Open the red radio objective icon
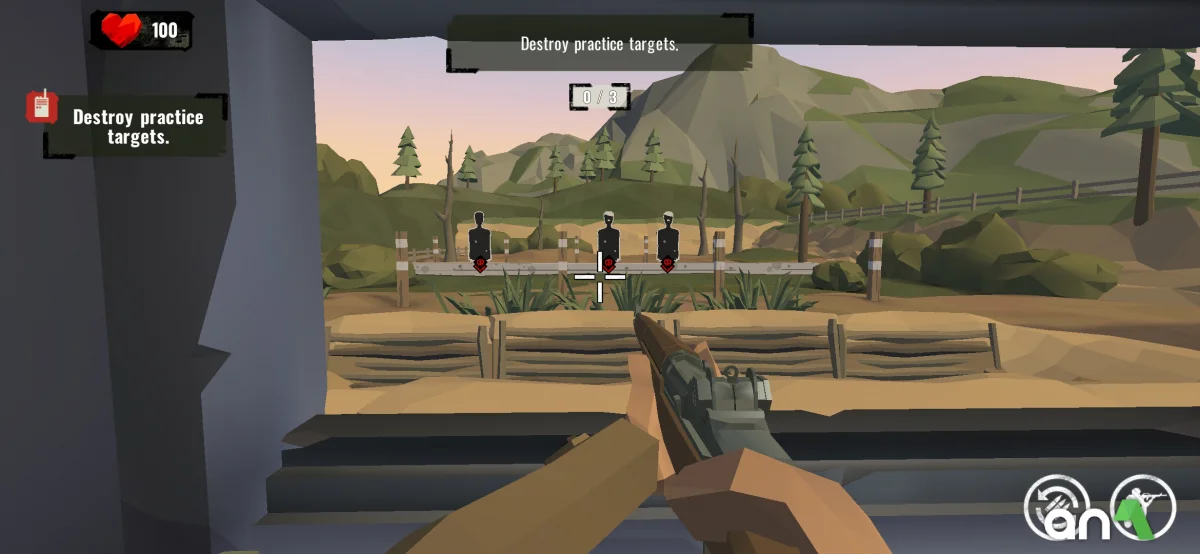1200x554 pixels. pyautogui.click(x=42, y=106)
